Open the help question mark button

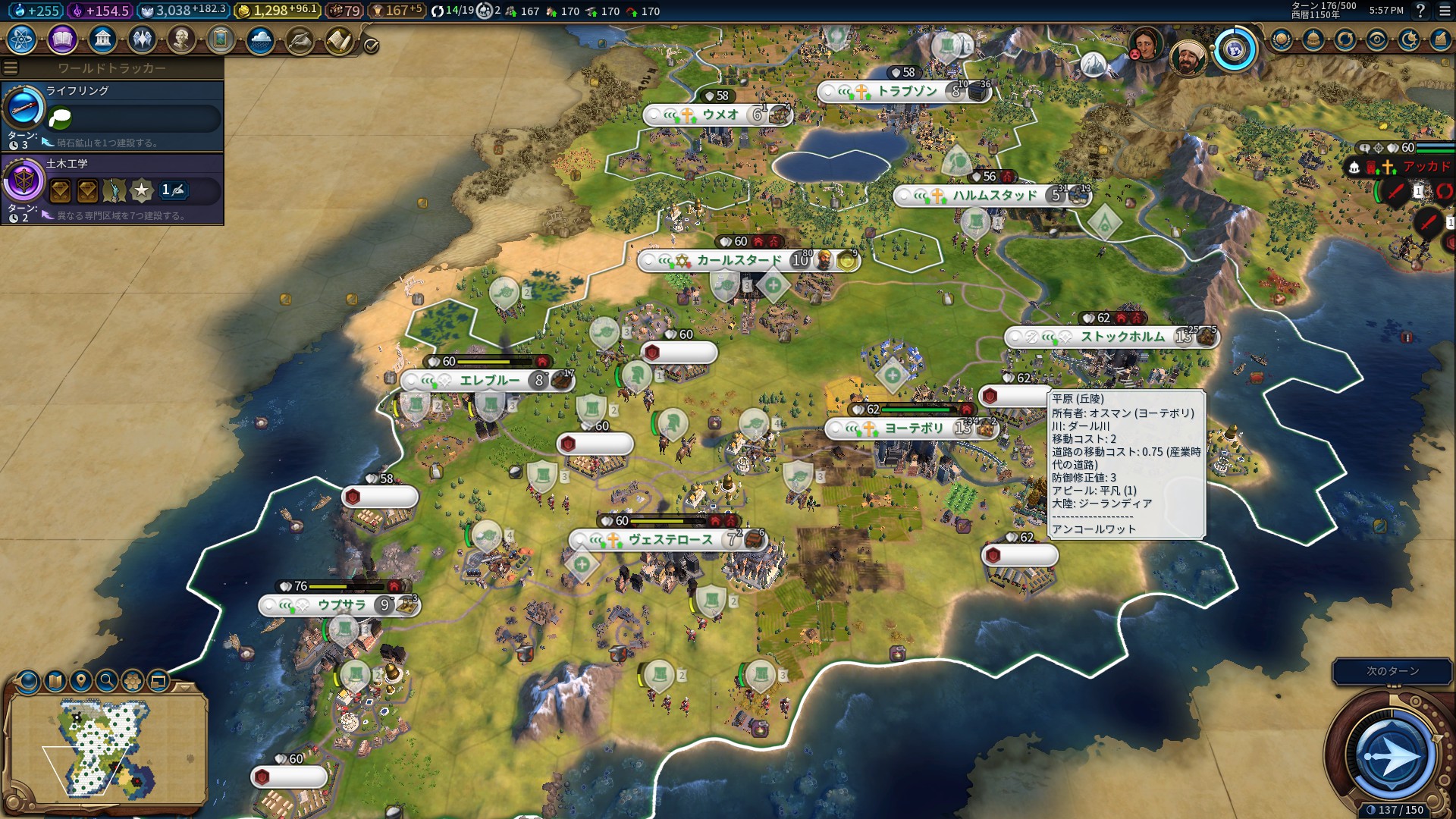(x=1420, y=11)
